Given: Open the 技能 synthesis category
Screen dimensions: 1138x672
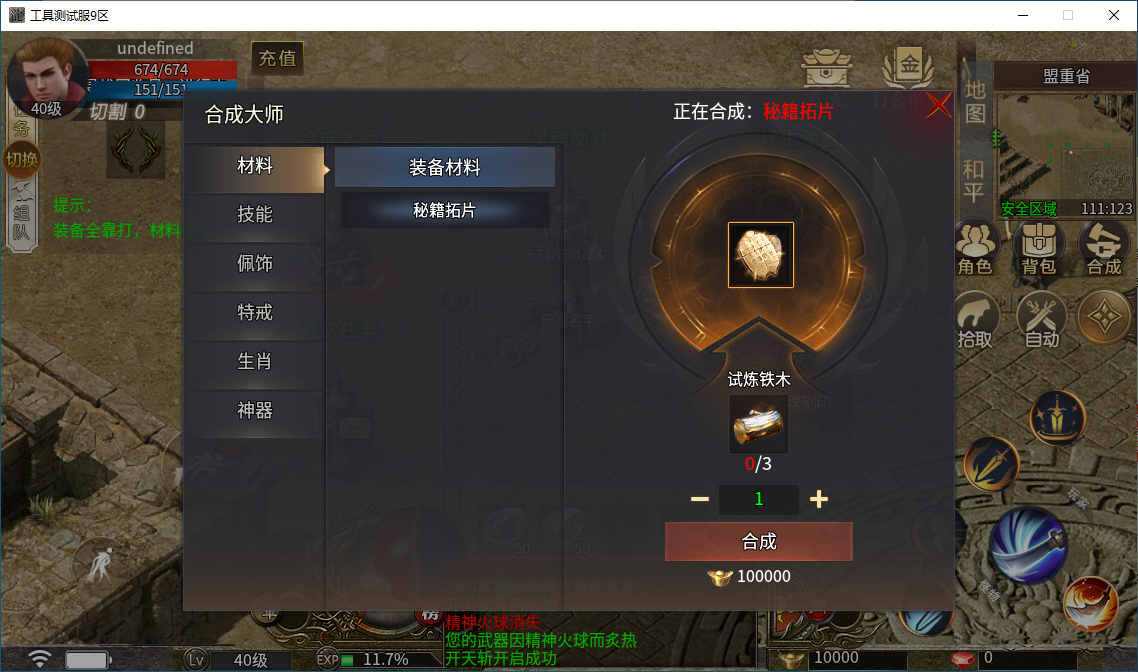Looking at the screenshot, I should click(x=255, y=215).
